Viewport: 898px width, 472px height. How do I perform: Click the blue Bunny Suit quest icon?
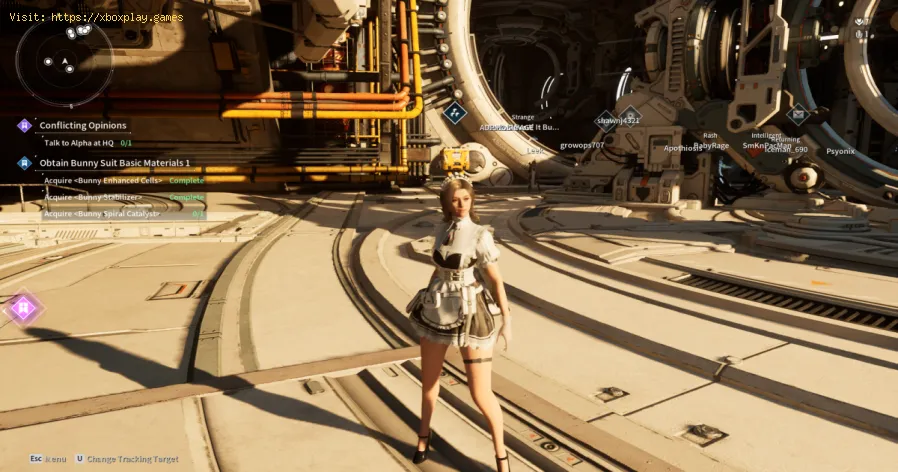24,162
